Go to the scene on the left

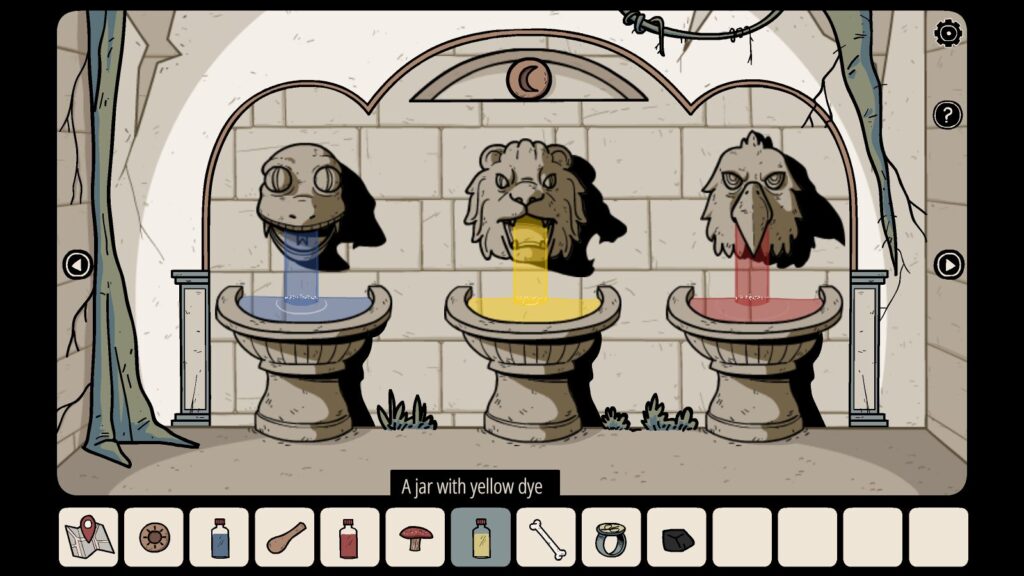click(x=77, y=265)
